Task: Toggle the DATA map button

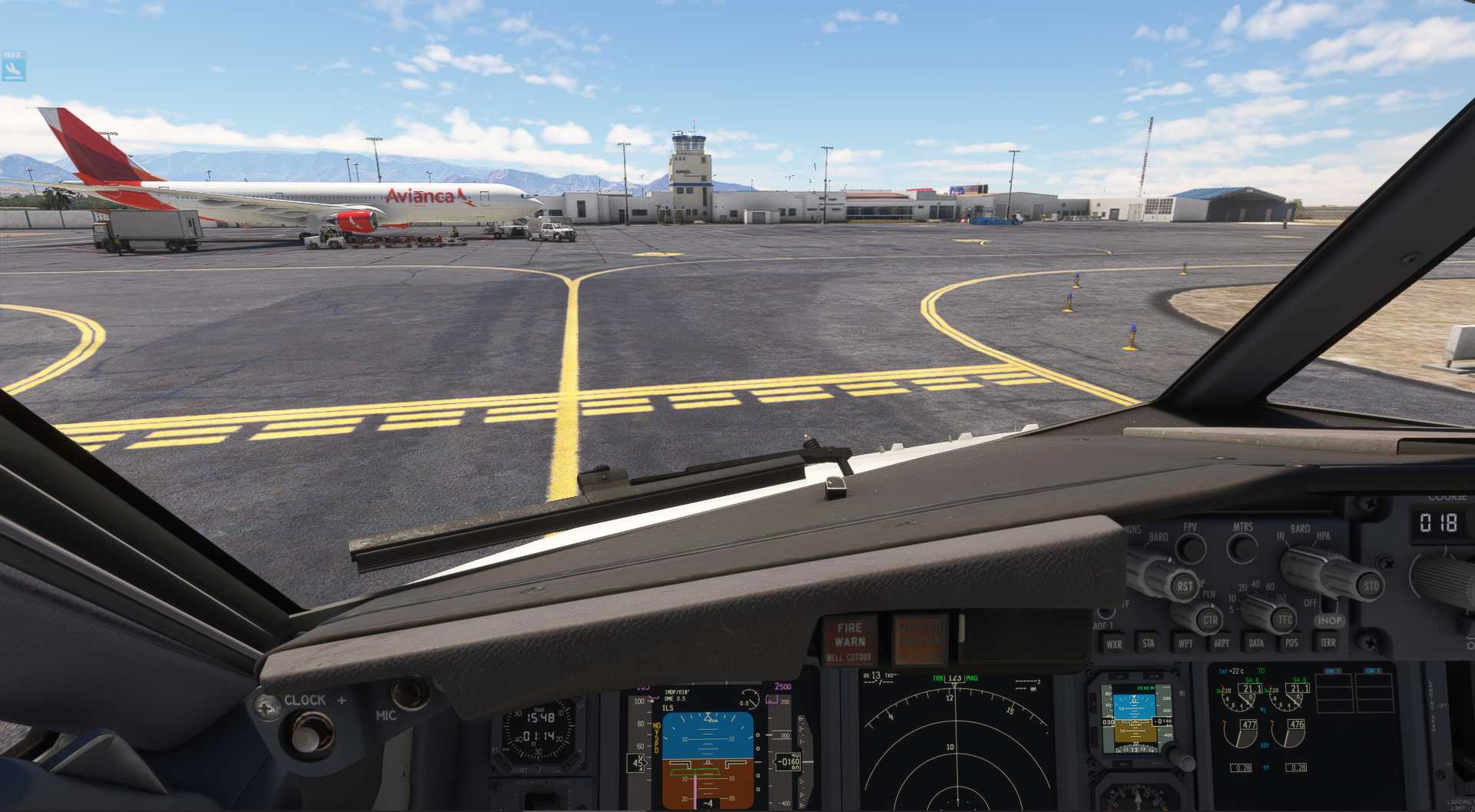Action: tap(1257, 643)
